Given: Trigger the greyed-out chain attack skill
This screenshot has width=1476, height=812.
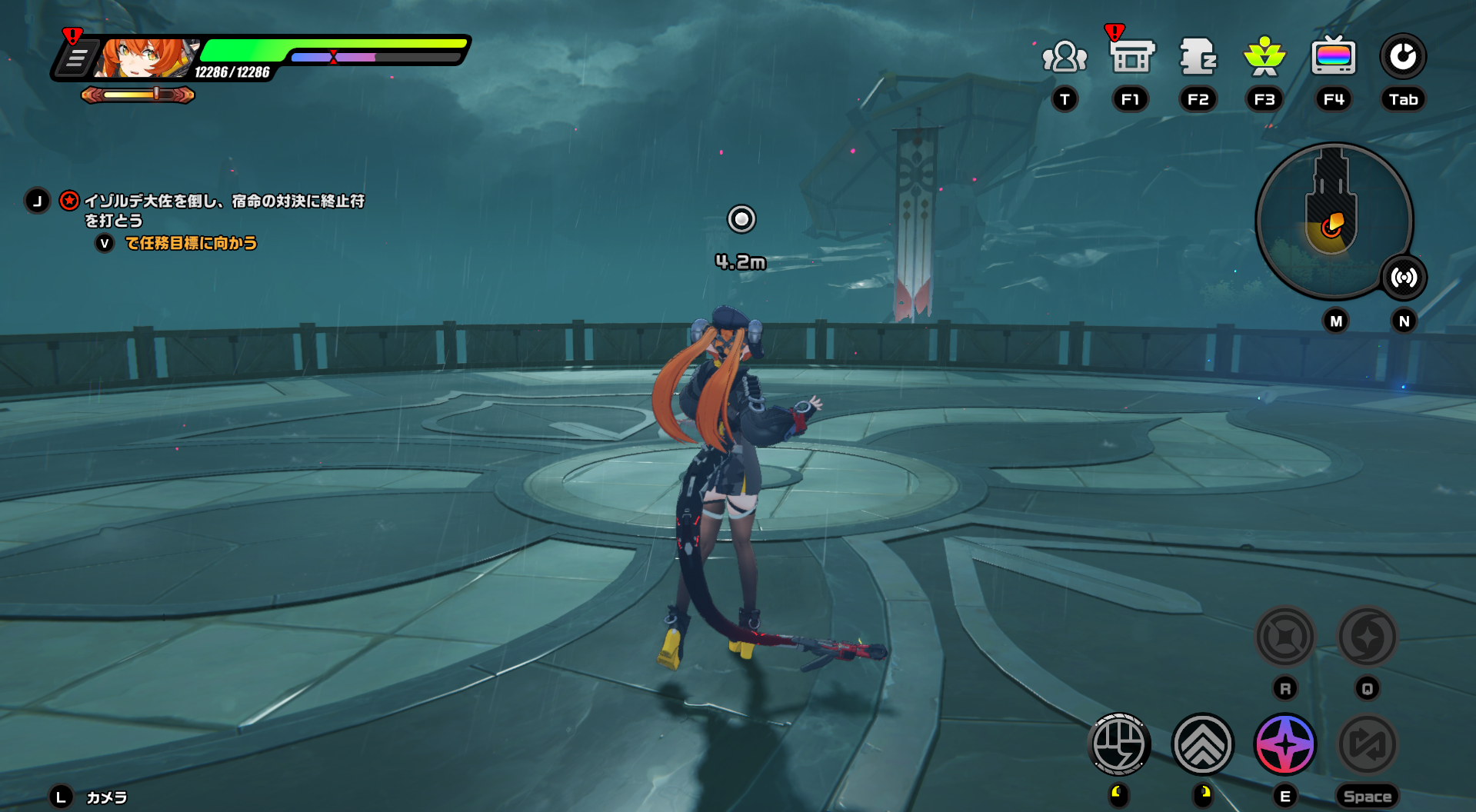Looking at the screenshot, I should coord(1285,637).
